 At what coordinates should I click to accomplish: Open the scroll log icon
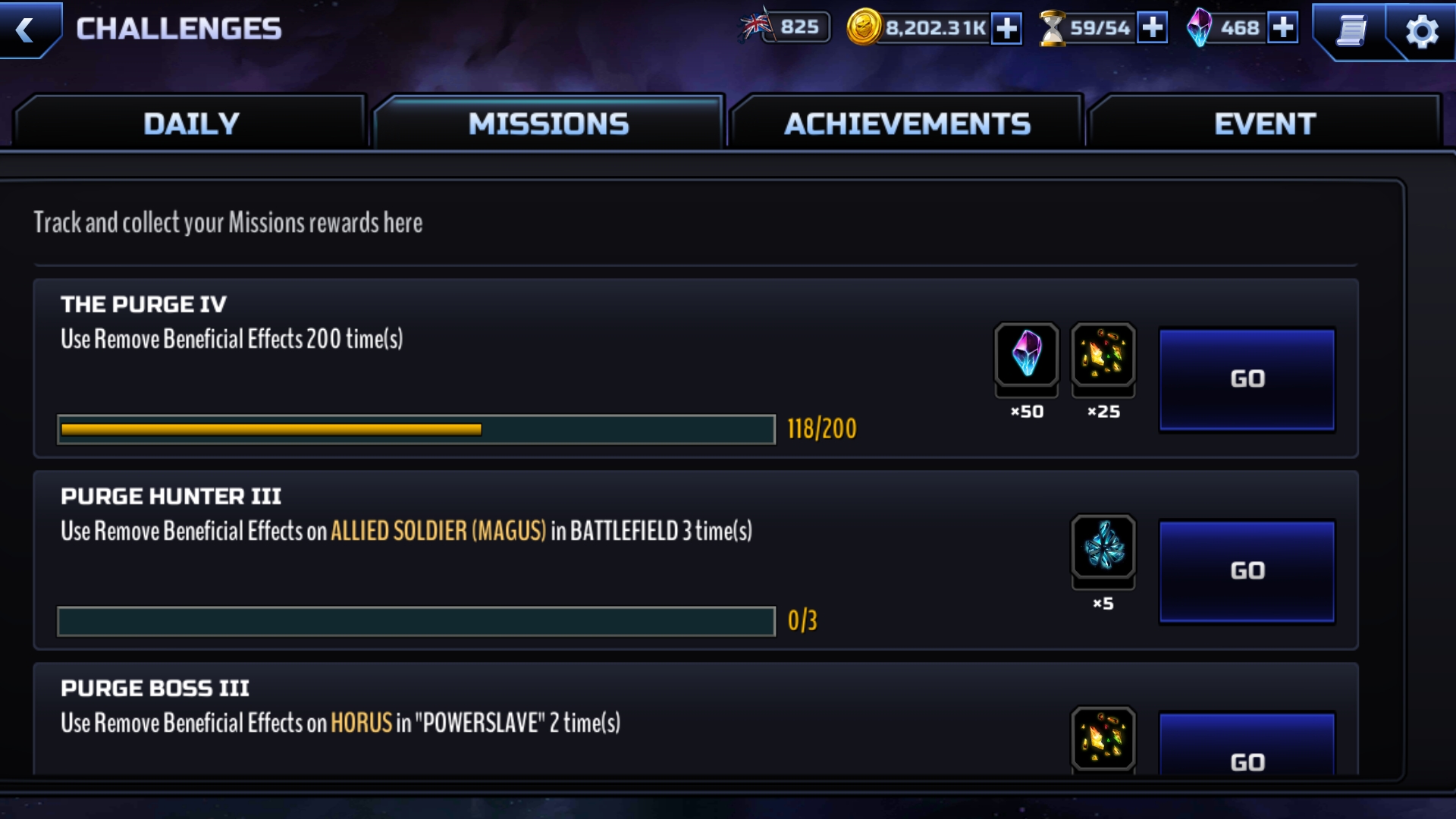pos(1351,31)
